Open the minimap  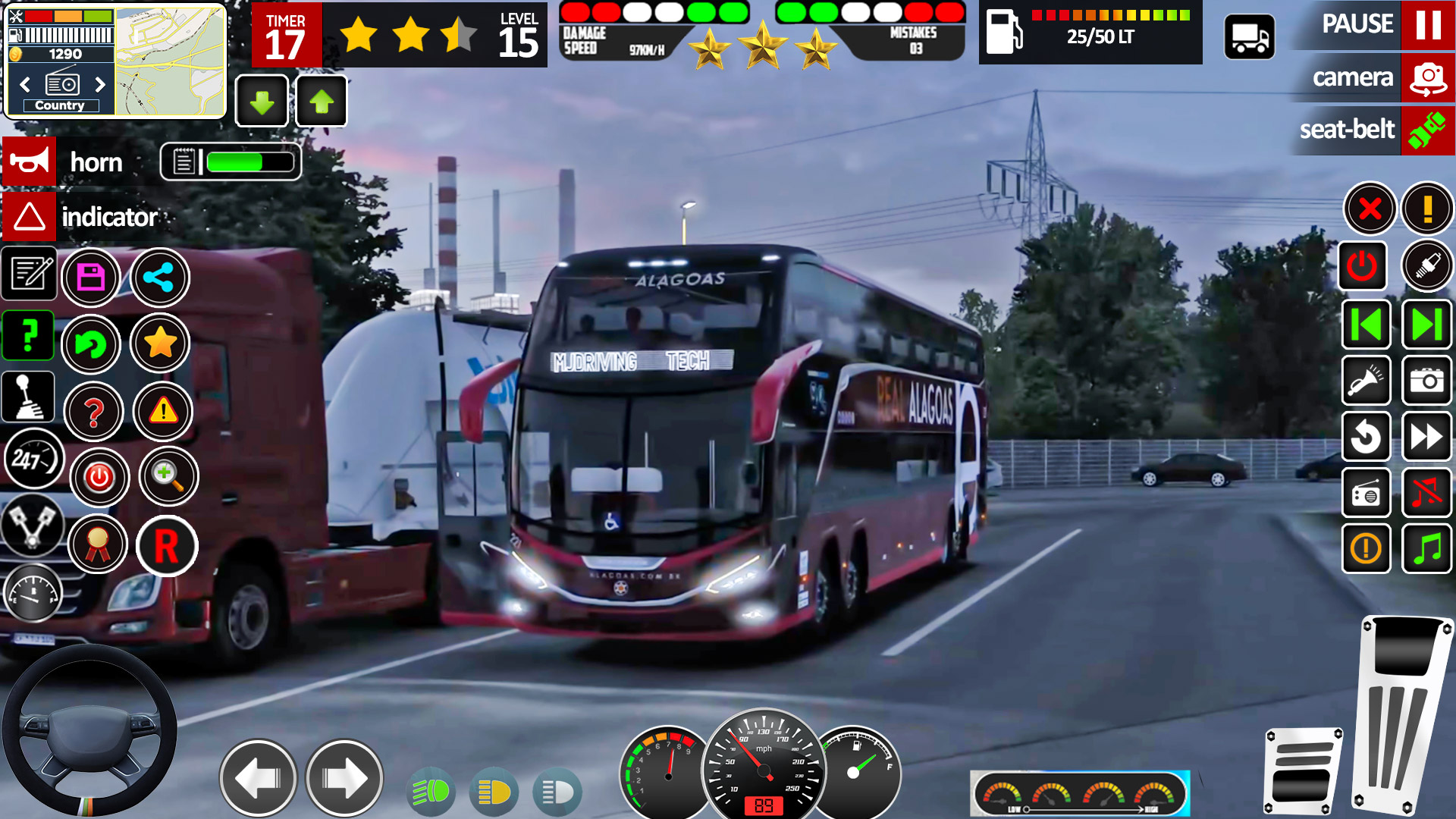point(170,62)
